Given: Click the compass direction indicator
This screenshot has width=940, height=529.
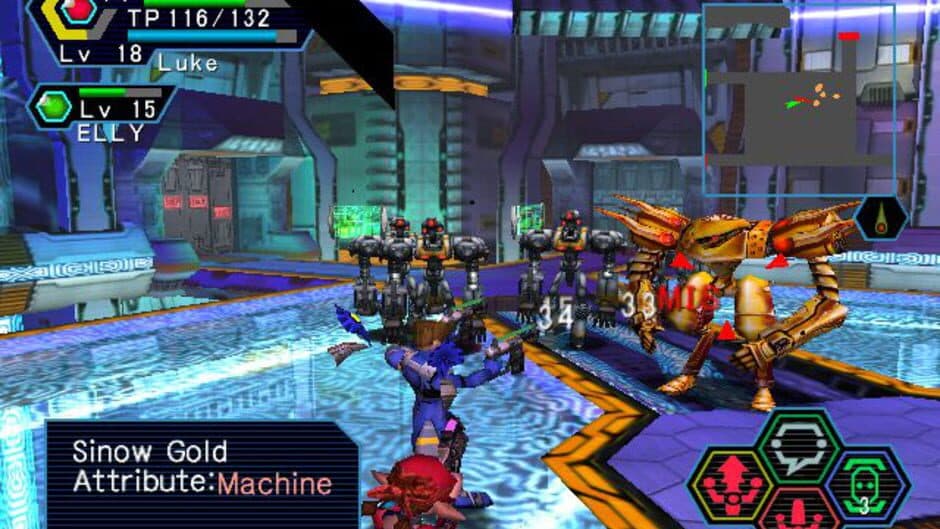Looking at the screenshot, I should (x=880, y=218).
